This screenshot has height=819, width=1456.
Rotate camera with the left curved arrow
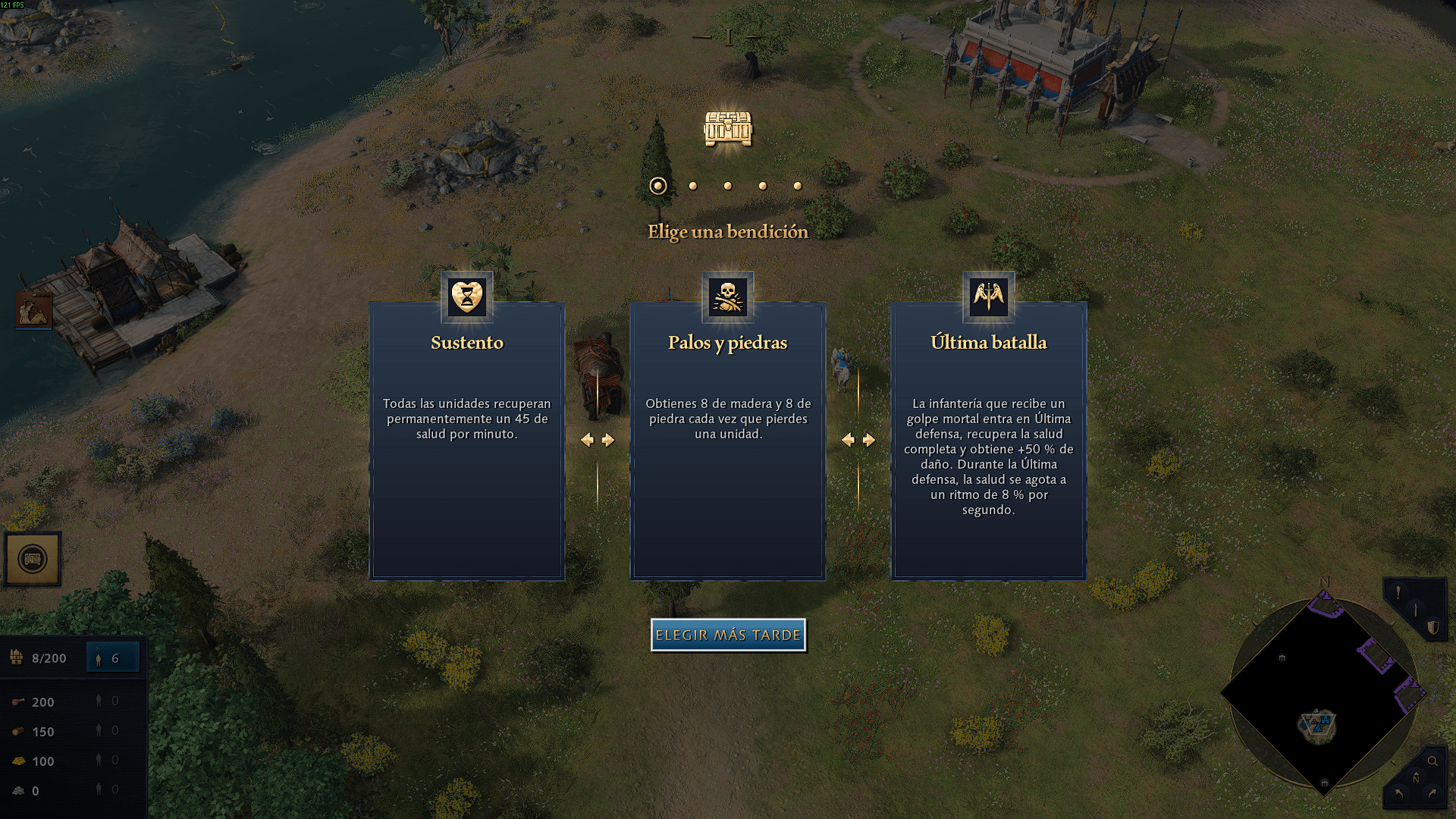[x=1398, y=793]
